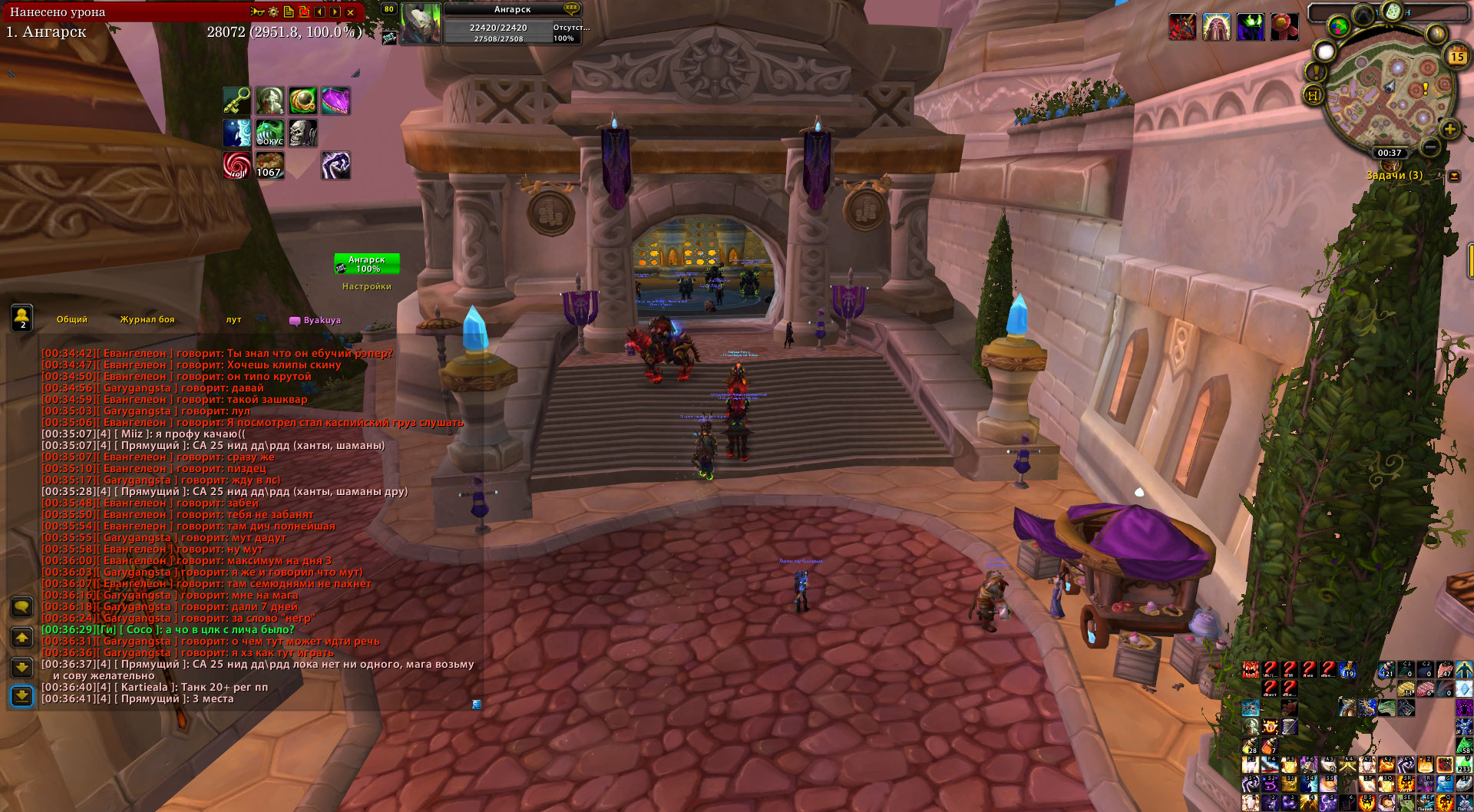Zoom out the minimap with minus button
The image size is (1474, 812).
tap(1430, 146)
